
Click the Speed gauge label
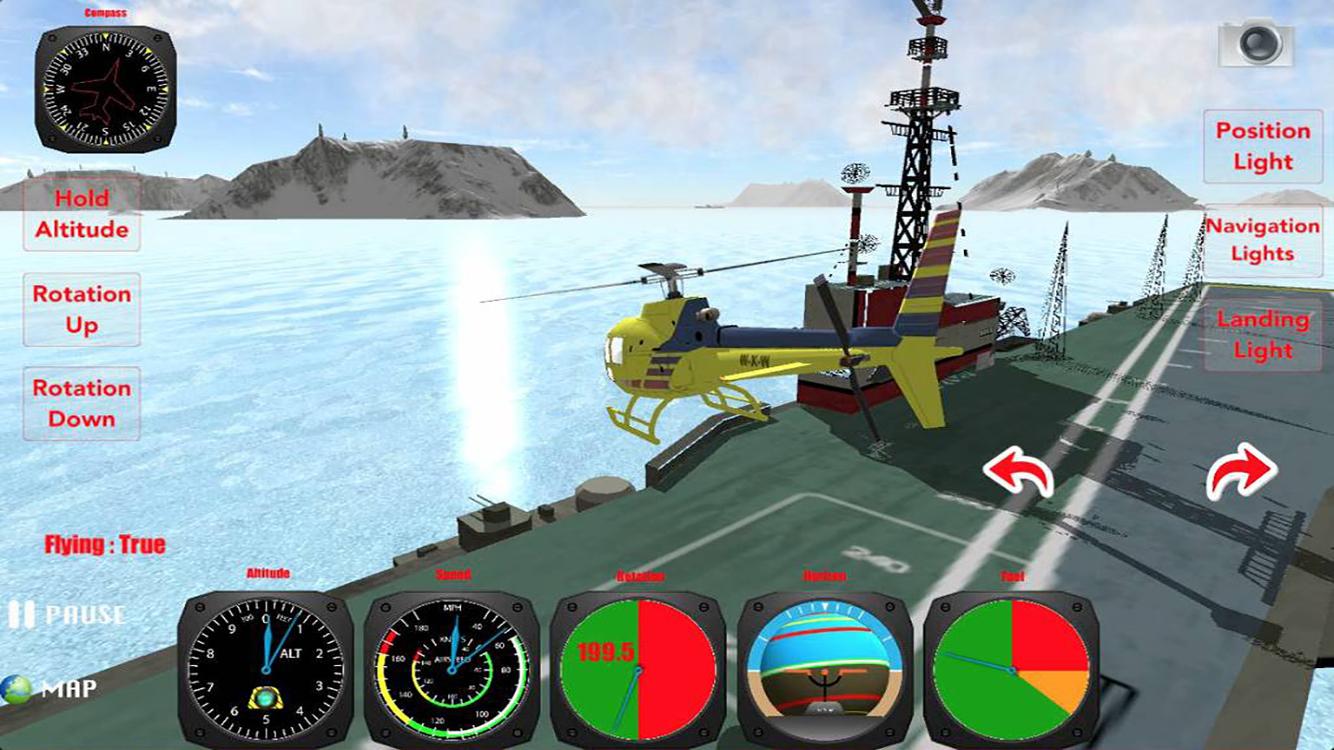[x=452, y=574]
